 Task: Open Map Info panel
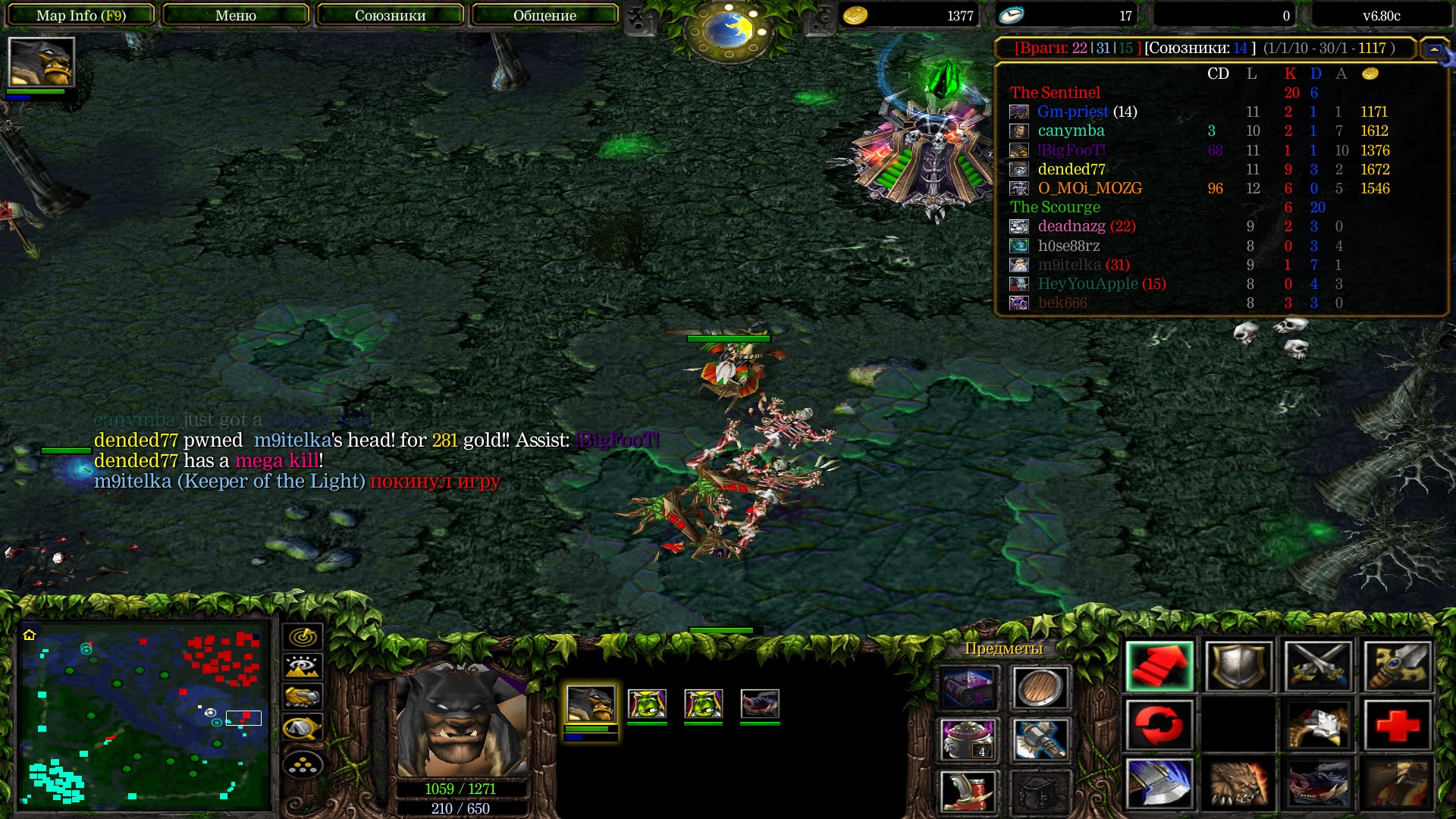point(81,15)
